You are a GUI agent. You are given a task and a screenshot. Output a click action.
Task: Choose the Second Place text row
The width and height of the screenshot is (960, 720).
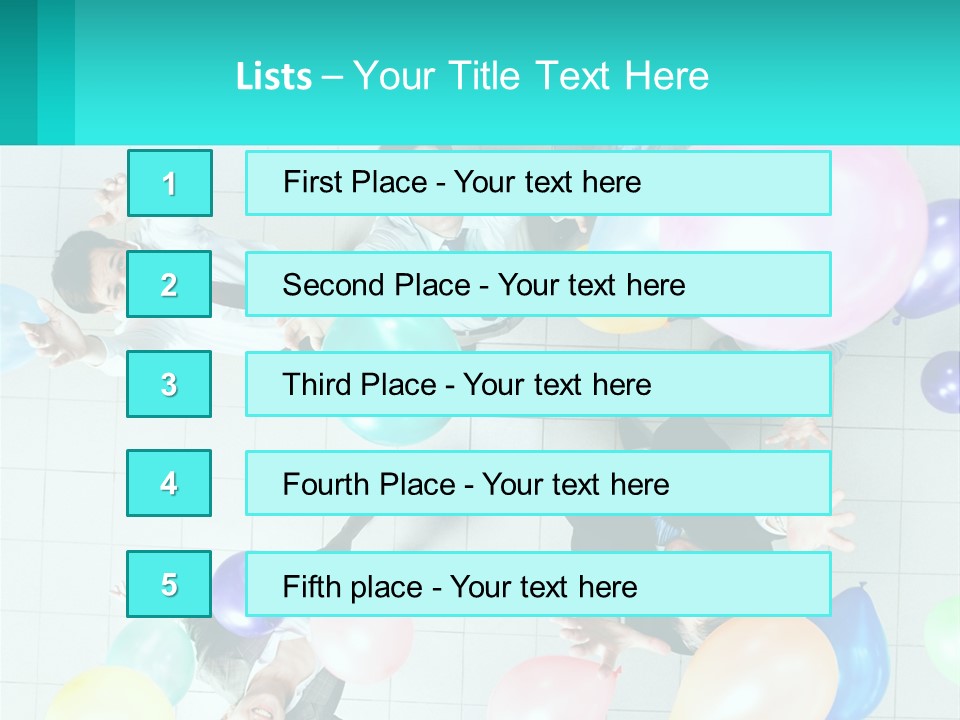(538, 284)
